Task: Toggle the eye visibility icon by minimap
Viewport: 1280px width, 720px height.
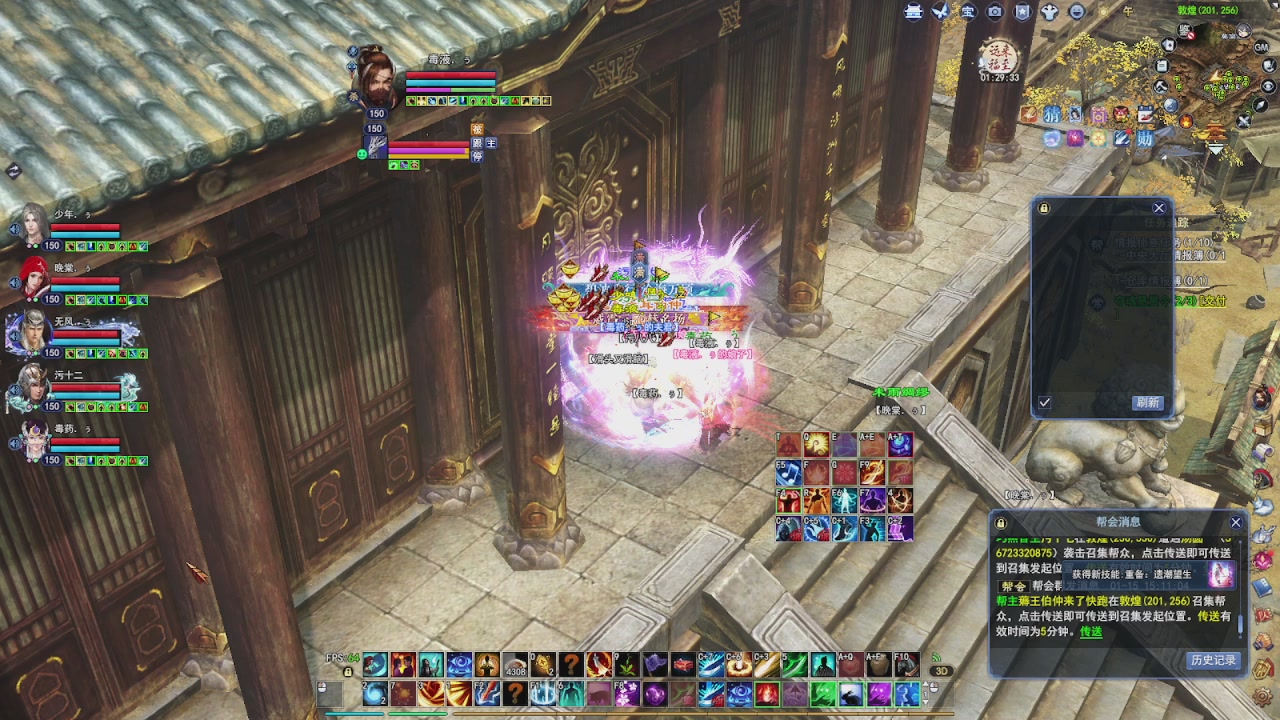Action: click(x=1268, y=86)
